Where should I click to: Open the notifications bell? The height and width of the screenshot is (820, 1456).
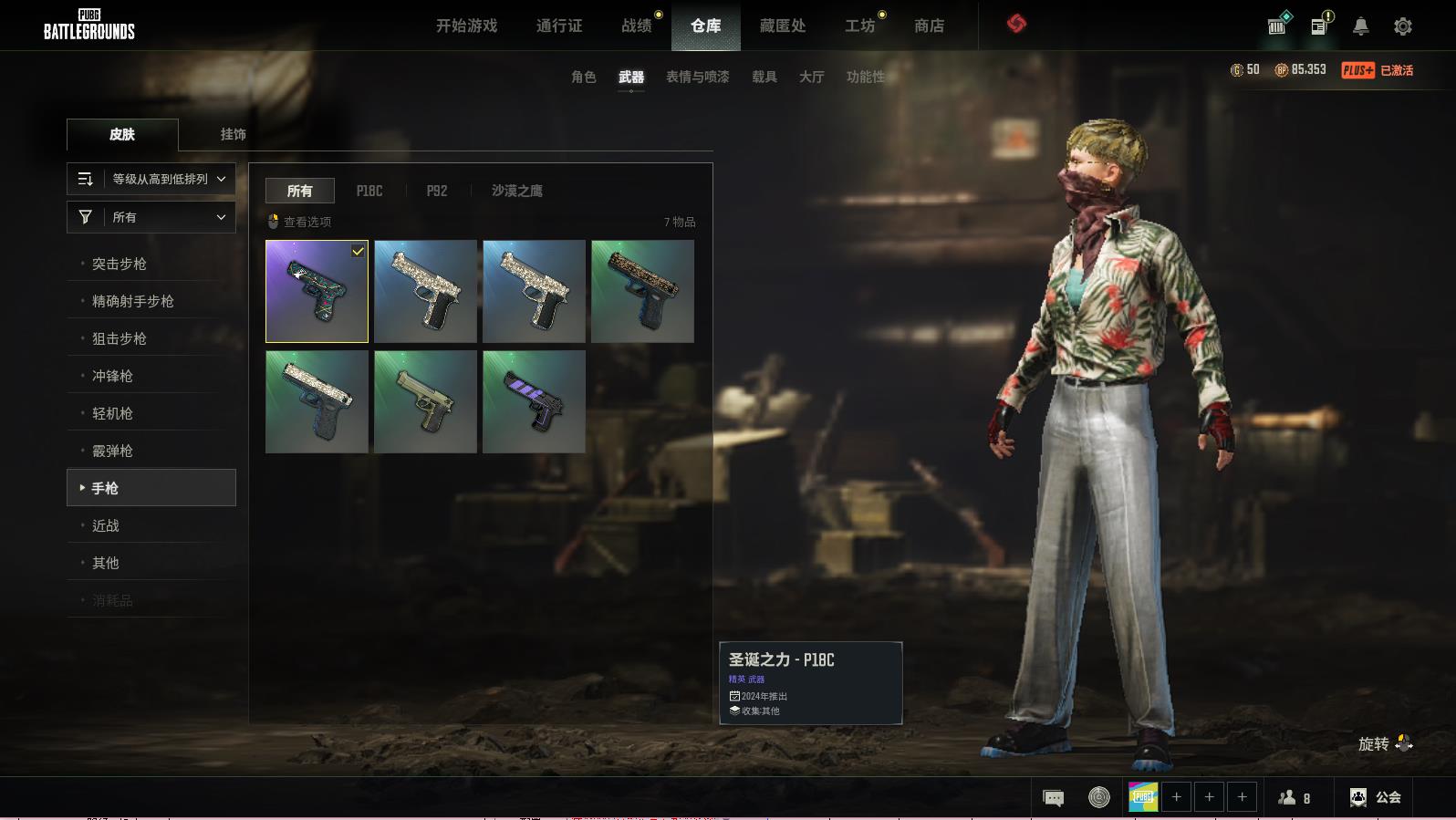pyautogui.click(x=1360, y=26)
